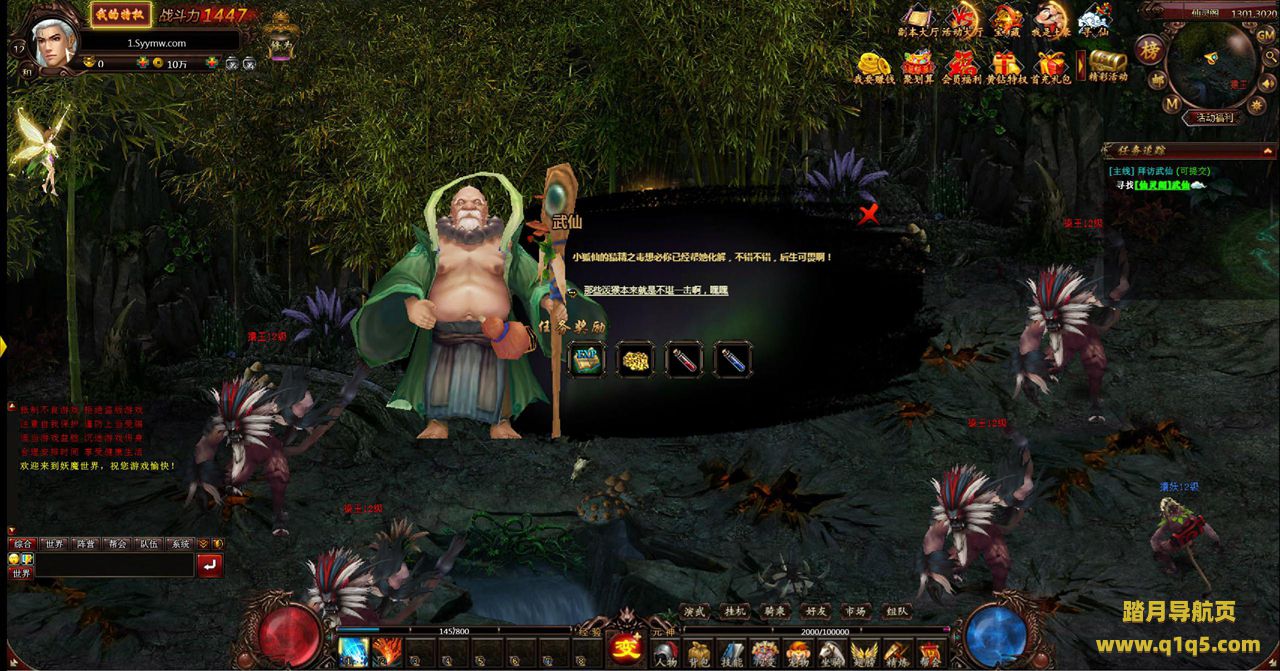Open the 技能 skills icon

(x=732, y=654)
